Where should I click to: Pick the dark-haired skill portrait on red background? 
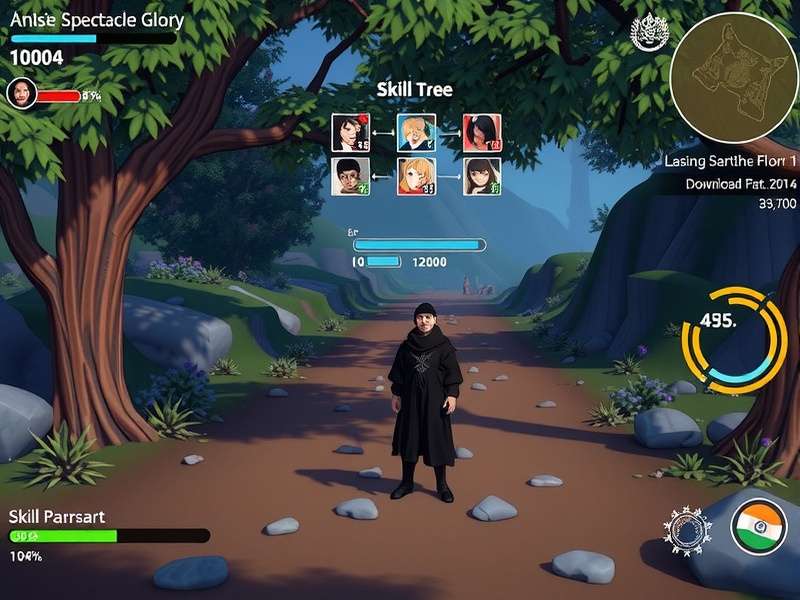click(x=481, y=132)
